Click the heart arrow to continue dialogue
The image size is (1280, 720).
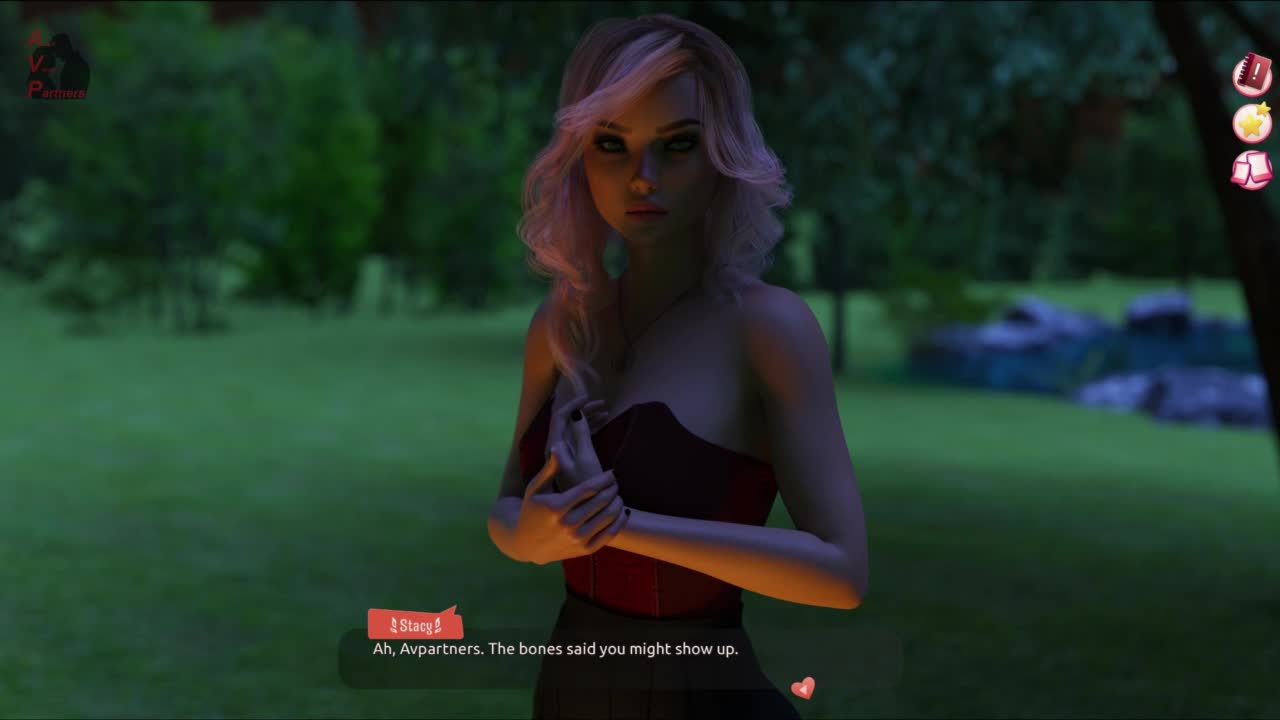tap(802, 688)
